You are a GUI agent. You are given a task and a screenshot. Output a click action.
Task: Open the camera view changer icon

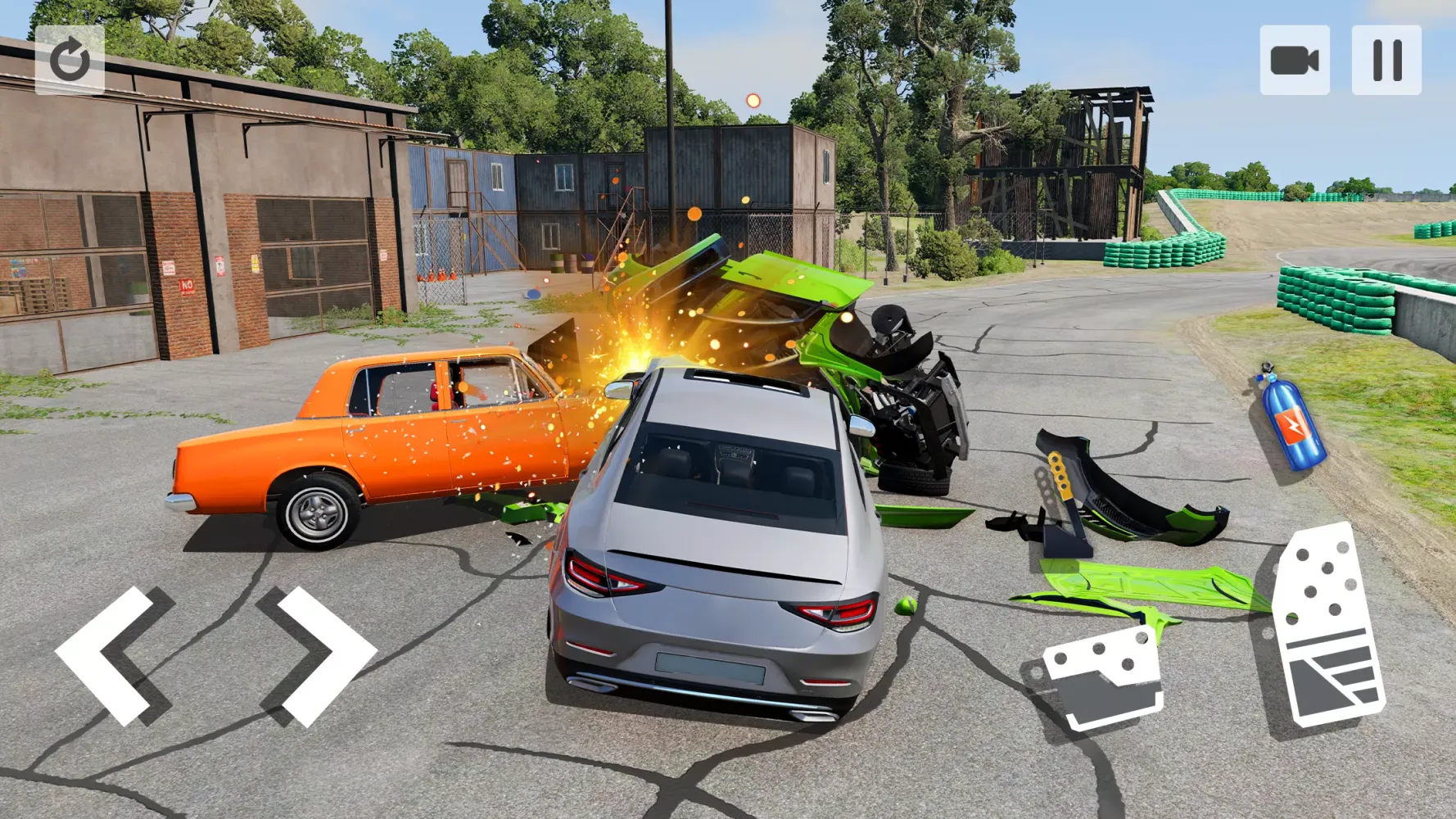[x=1295, y=58]
